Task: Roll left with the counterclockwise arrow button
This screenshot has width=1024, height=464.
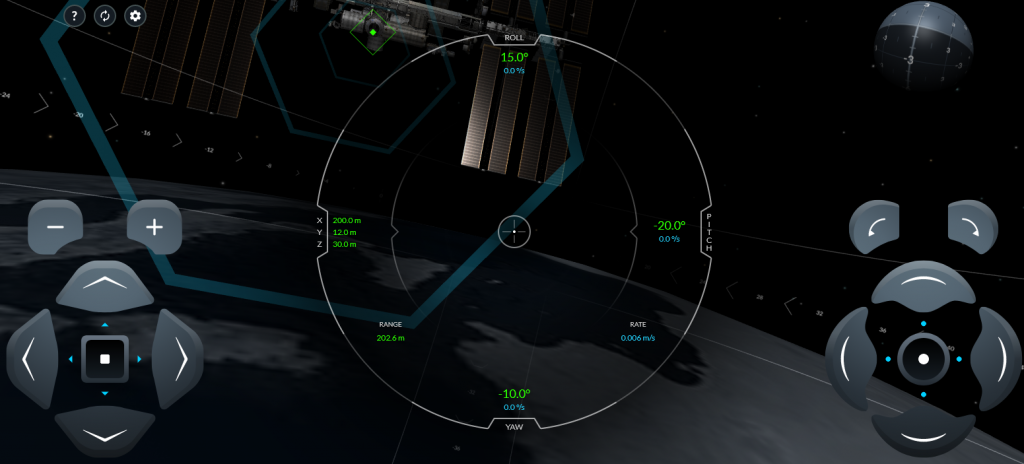Action: [875, 227]
